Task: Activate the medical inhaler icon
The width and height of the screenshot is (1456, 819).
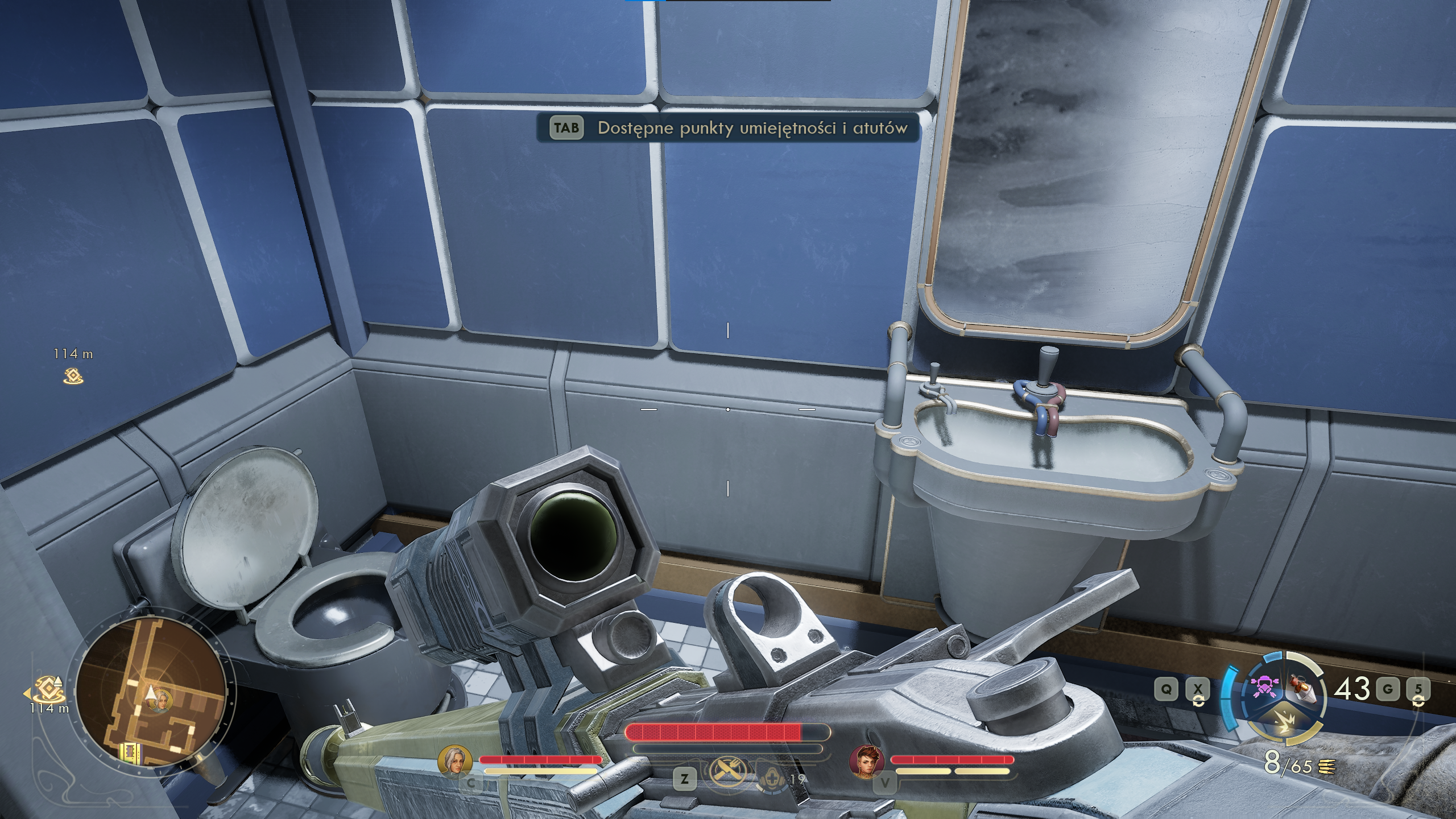Action: click(x=772, y=778)
